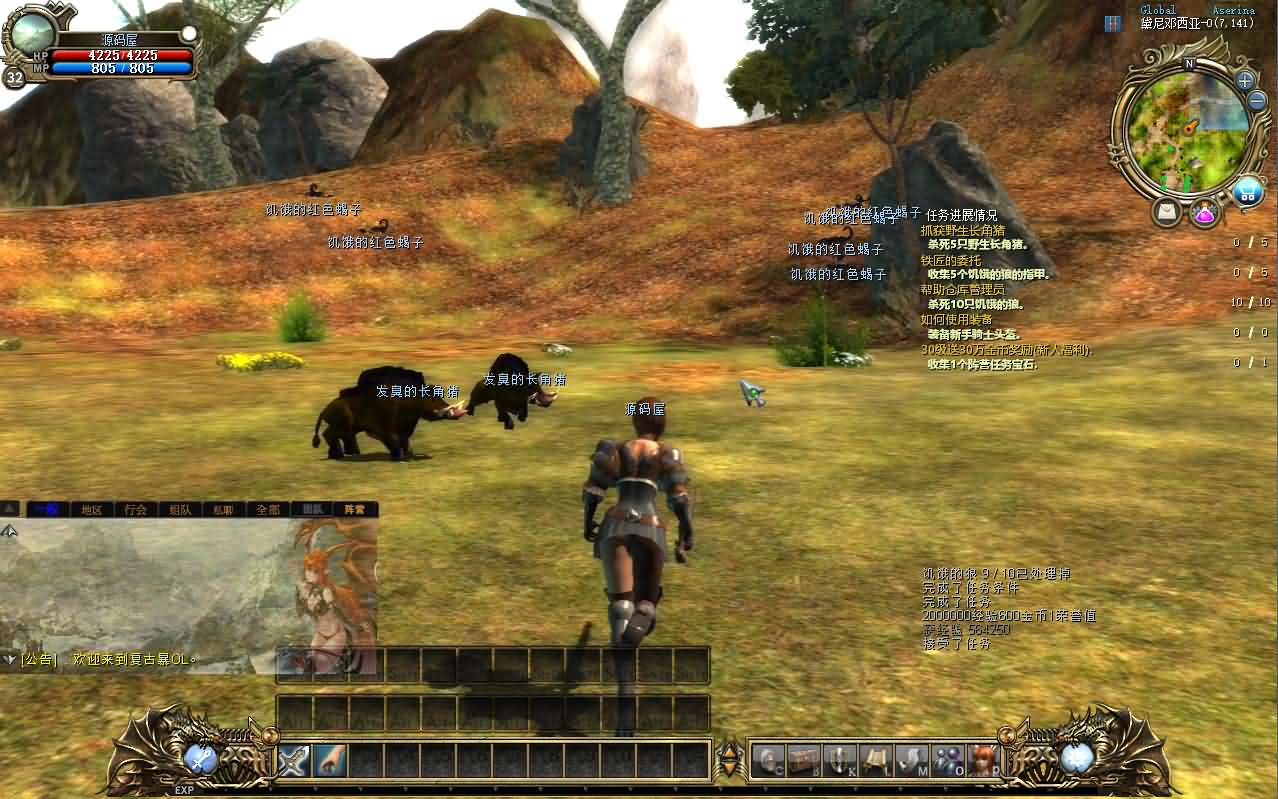Activate the hand grab skill slot
Screen dimensions: 1278x799
click(x=330, y=761)
